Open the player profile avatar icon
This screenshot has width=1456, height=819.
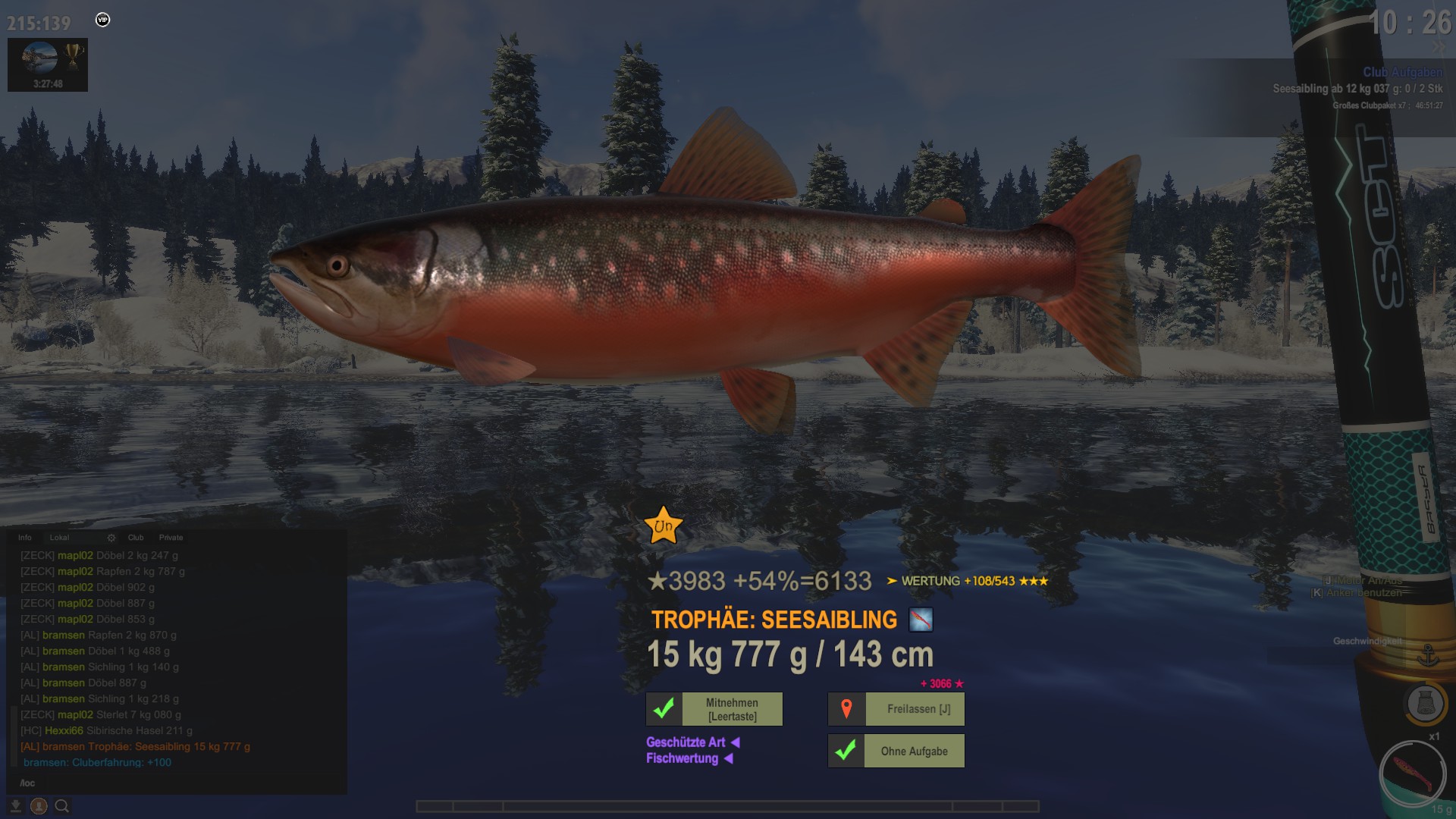pyautogui.click(x=39, y=806)
